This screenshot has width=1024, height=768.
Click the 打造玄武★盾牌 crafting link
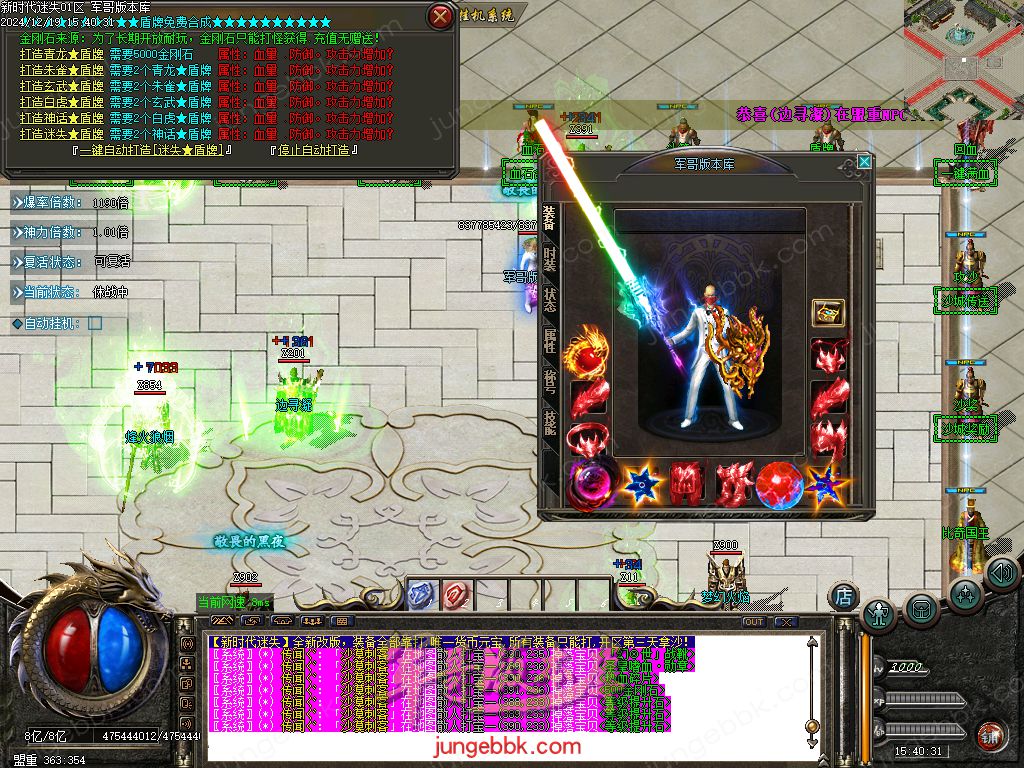62,86
